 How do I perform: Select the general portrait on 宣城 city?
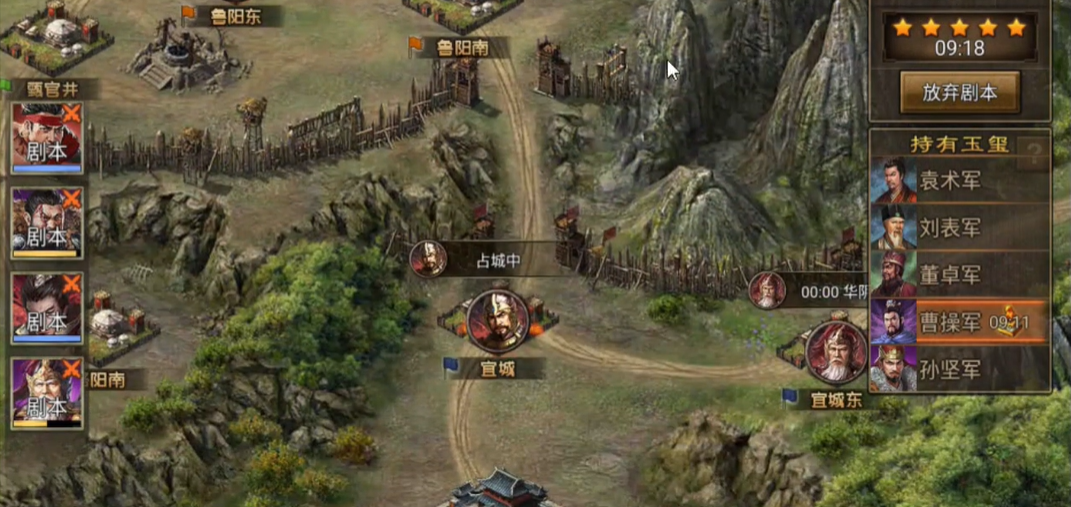[498, 321]
